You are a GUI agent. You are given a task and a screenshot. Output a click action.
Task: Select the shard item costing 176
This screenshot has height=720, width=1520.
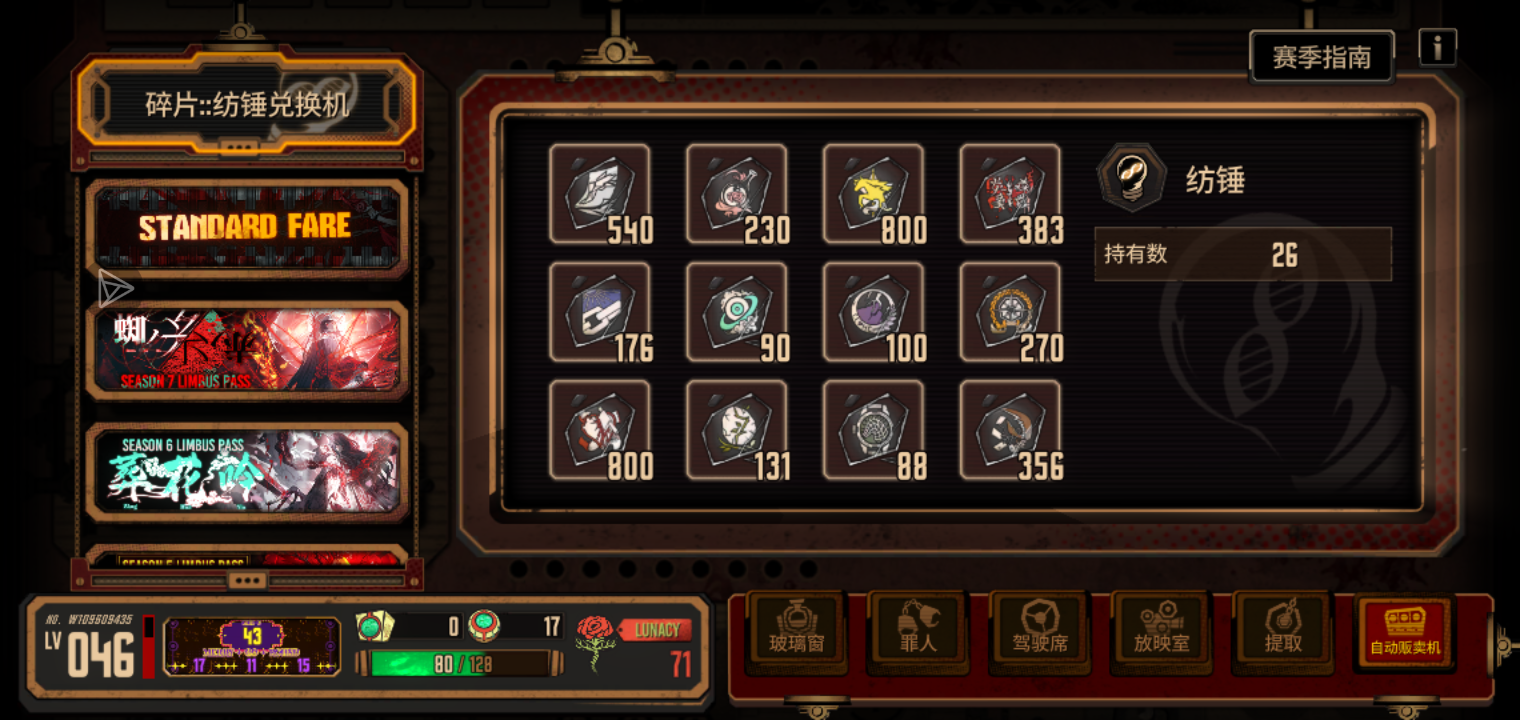[x=599, y=312]
